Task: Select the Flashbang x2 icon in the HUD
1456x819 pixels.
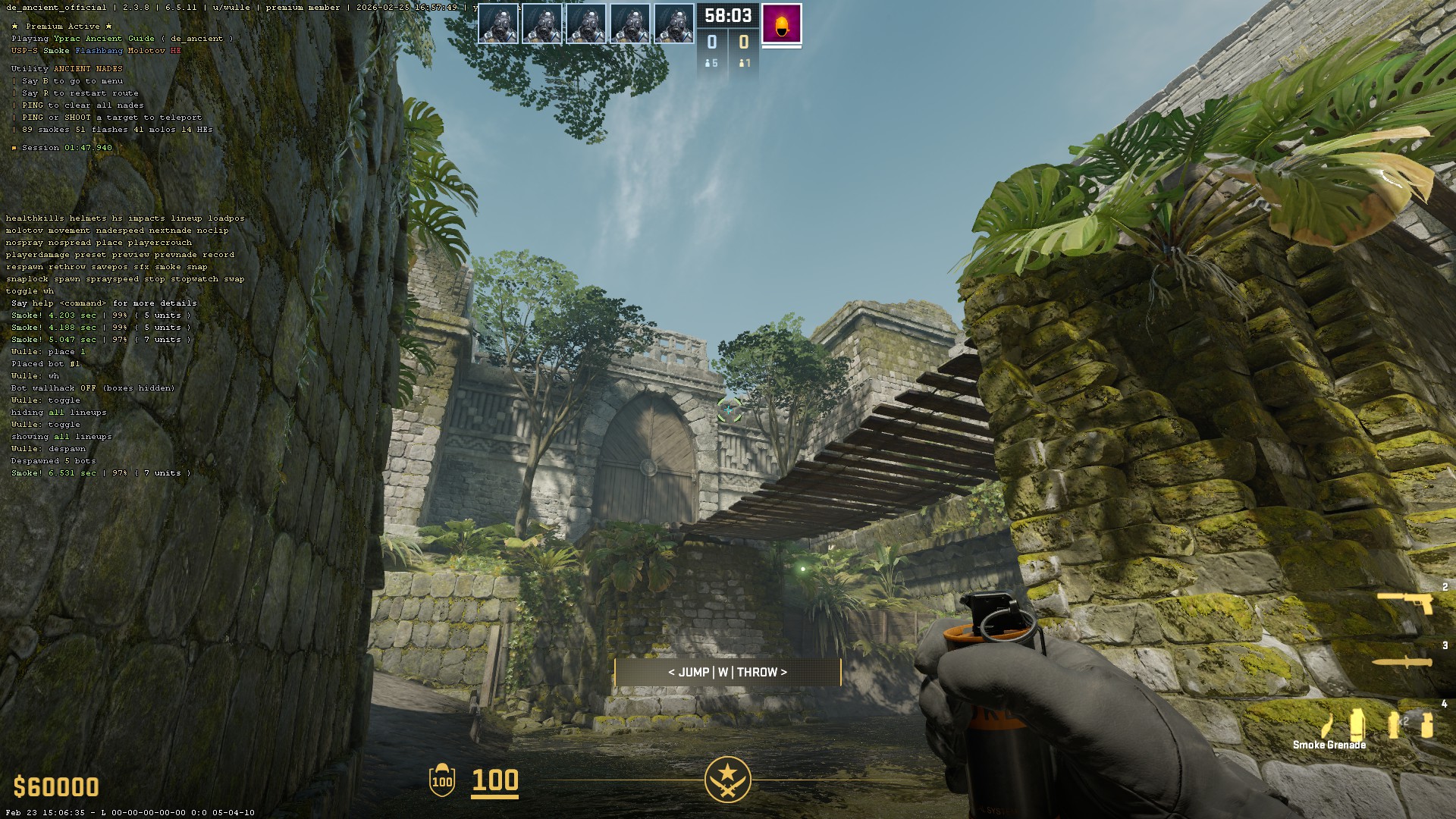Action: (x=1393, y=724)
